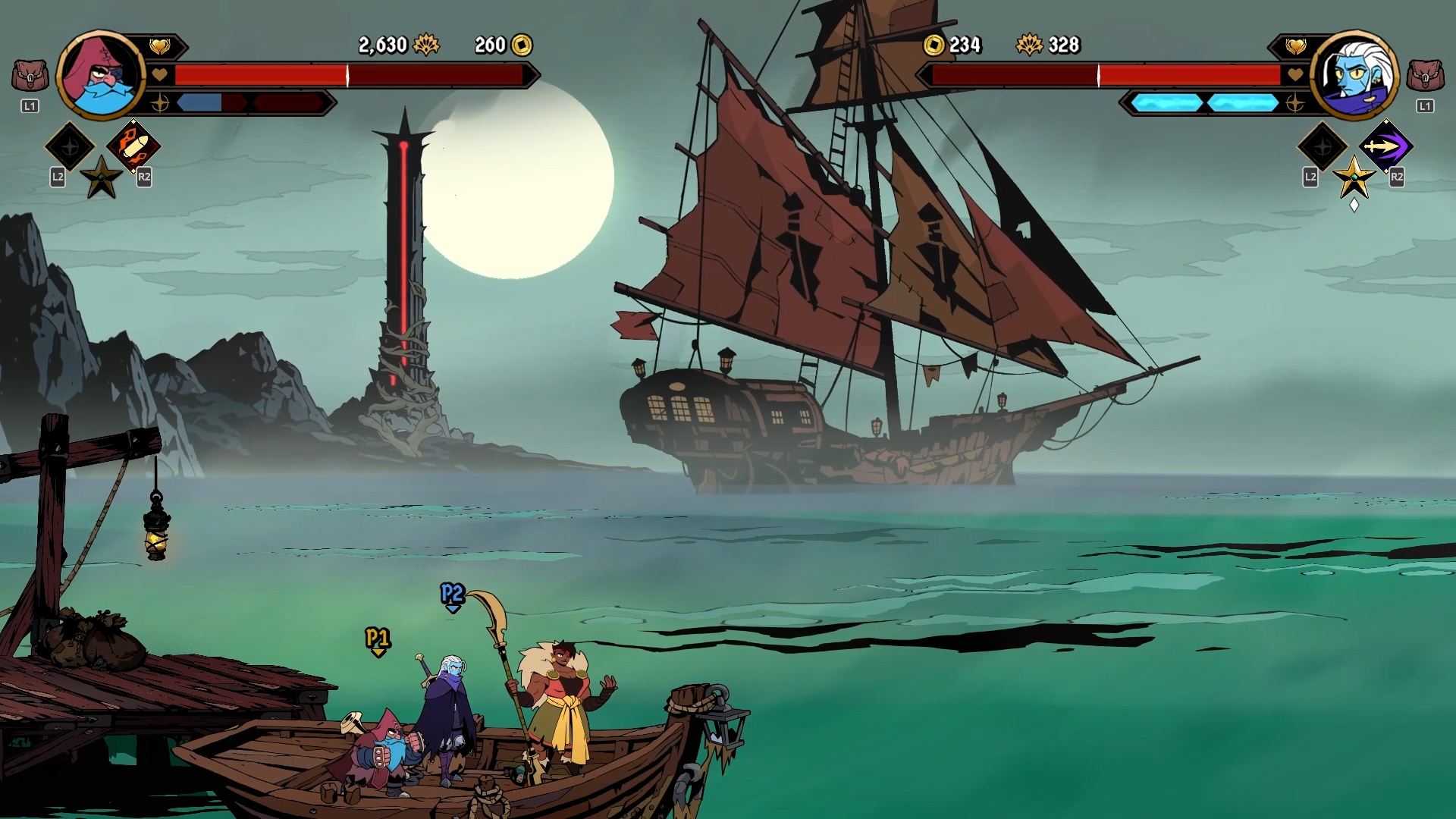Activate the purple arrow dash ability
This screenshot has width=1456, height=819.
[1385, 146]
